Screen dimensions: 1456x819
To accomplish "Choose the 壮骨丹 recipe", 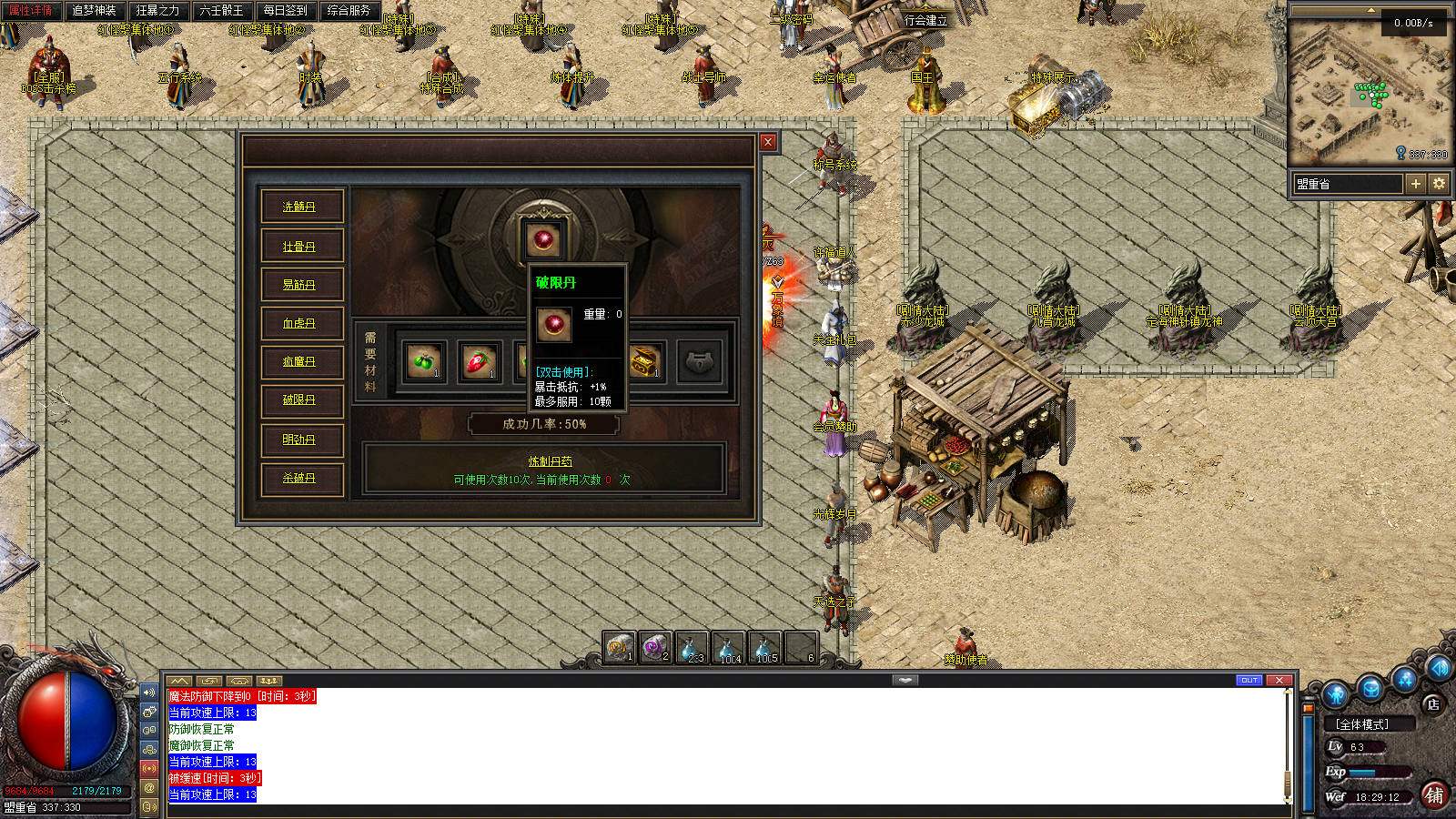I will point(299,246).
